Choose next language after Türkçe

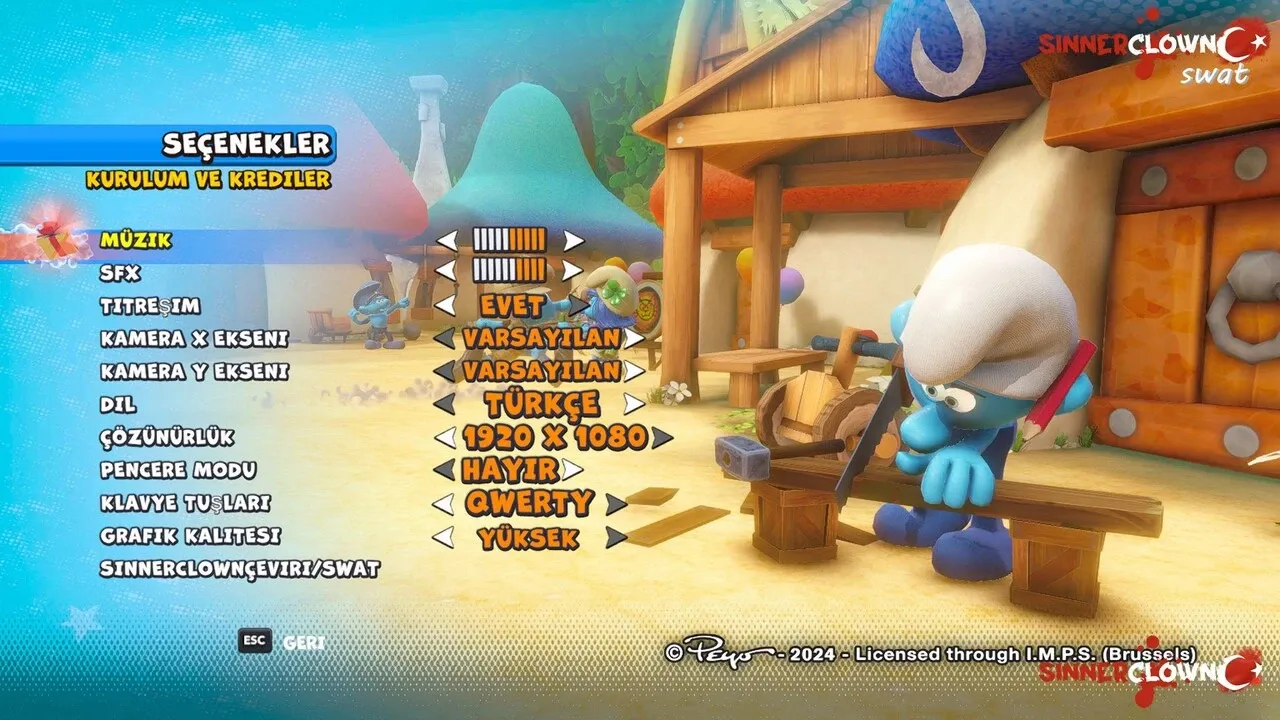click(x=634, y=404)
